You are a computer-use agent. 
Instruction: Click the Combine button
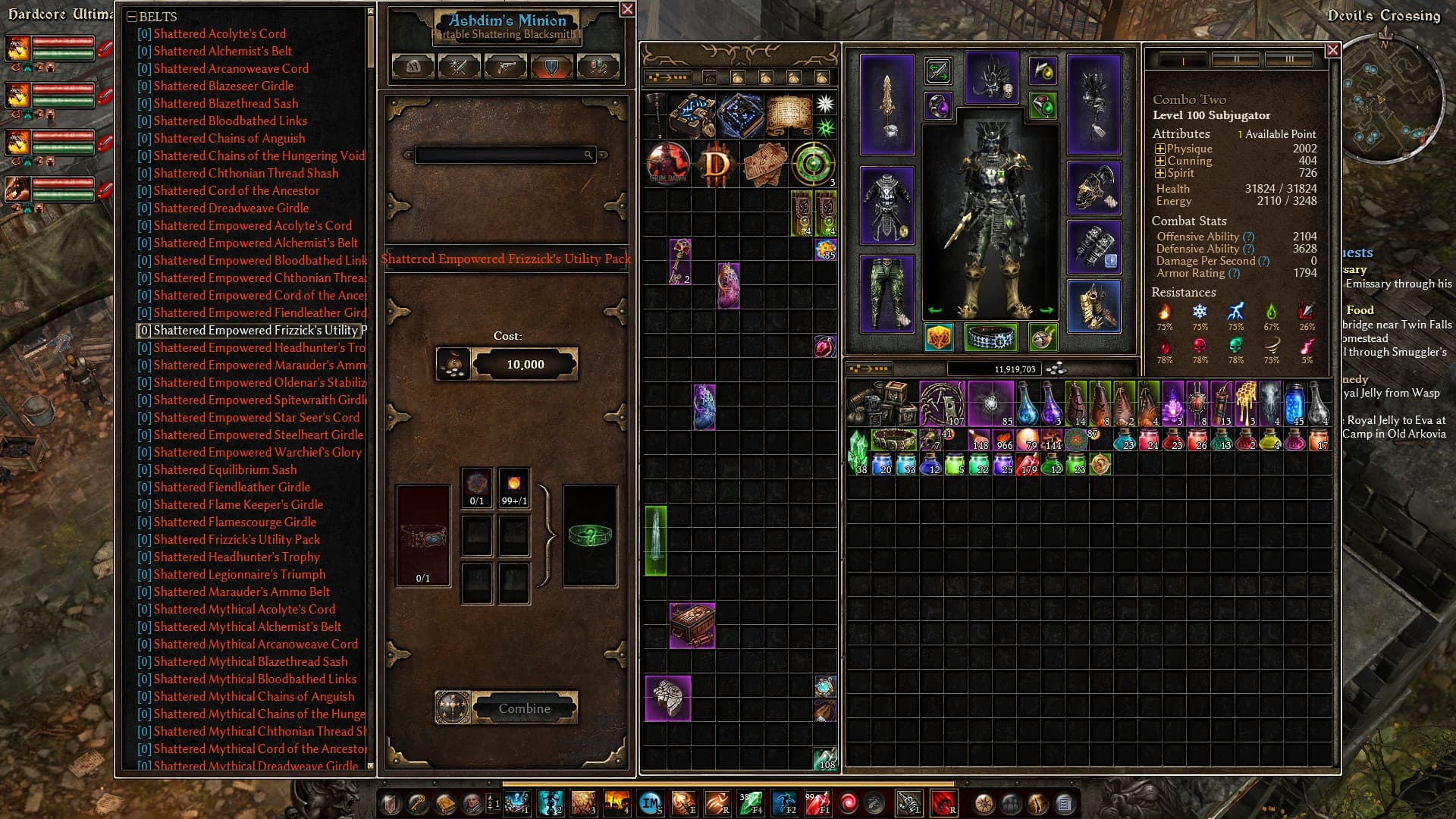(x=524, y=708)
